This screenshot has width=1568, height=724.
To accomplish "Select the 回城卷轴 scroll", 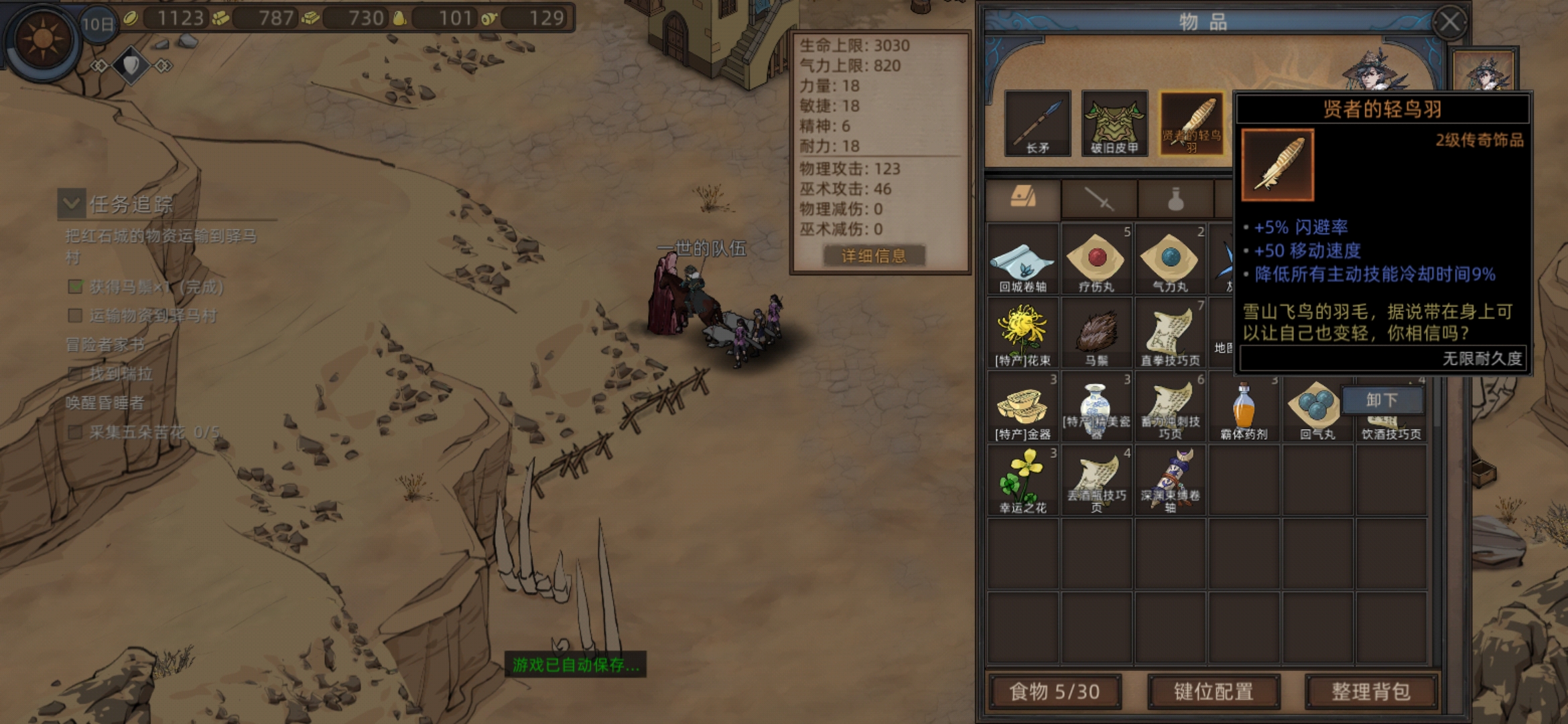I will (1023, 259).
